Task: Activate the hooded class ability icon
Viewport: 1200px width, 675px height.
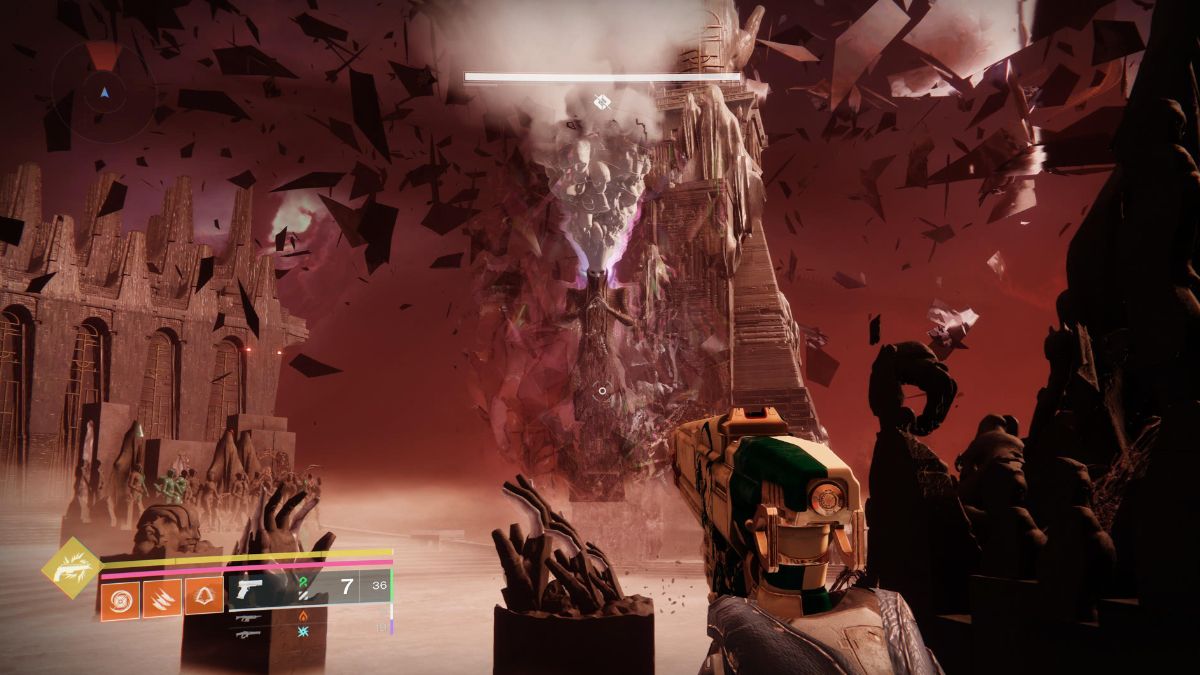Action: click(204, 598)
